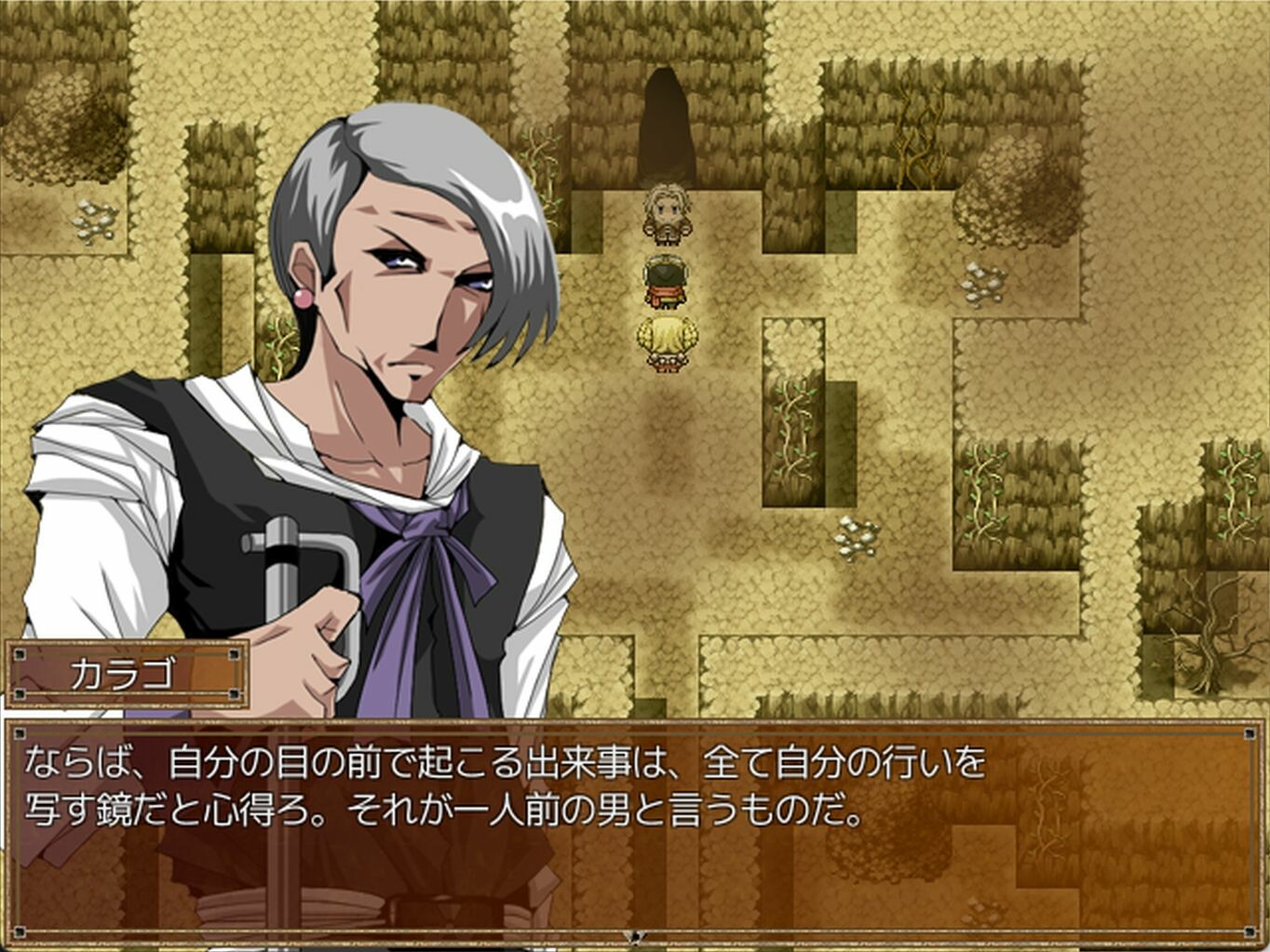Click the white mushroom cluster
The height and width of the screenshot is (952, 1270).
pos(858,538)
